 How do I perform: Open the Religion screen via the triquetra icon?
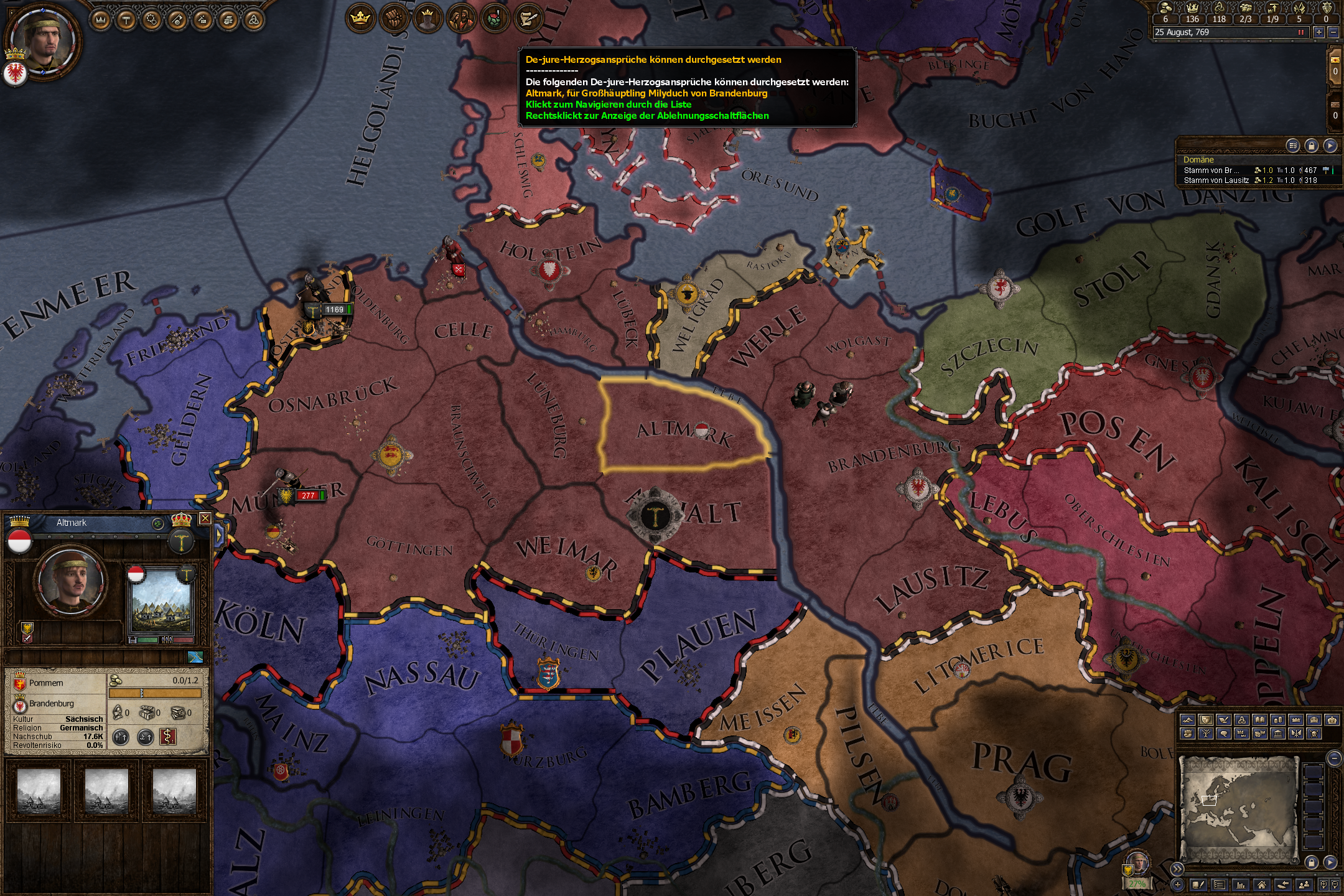tap(253, 21)
